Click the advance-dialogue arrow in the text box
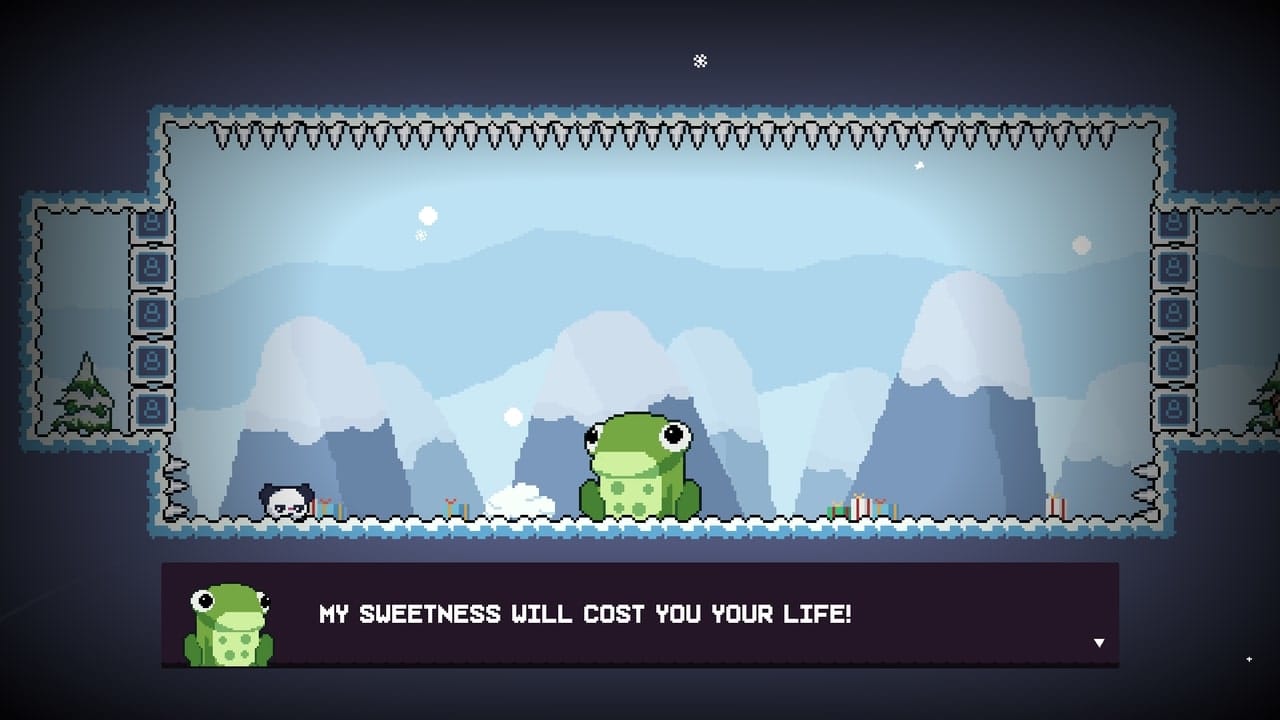The height and width of the screenshot is (720, 1280). (x=1100, y=643)
